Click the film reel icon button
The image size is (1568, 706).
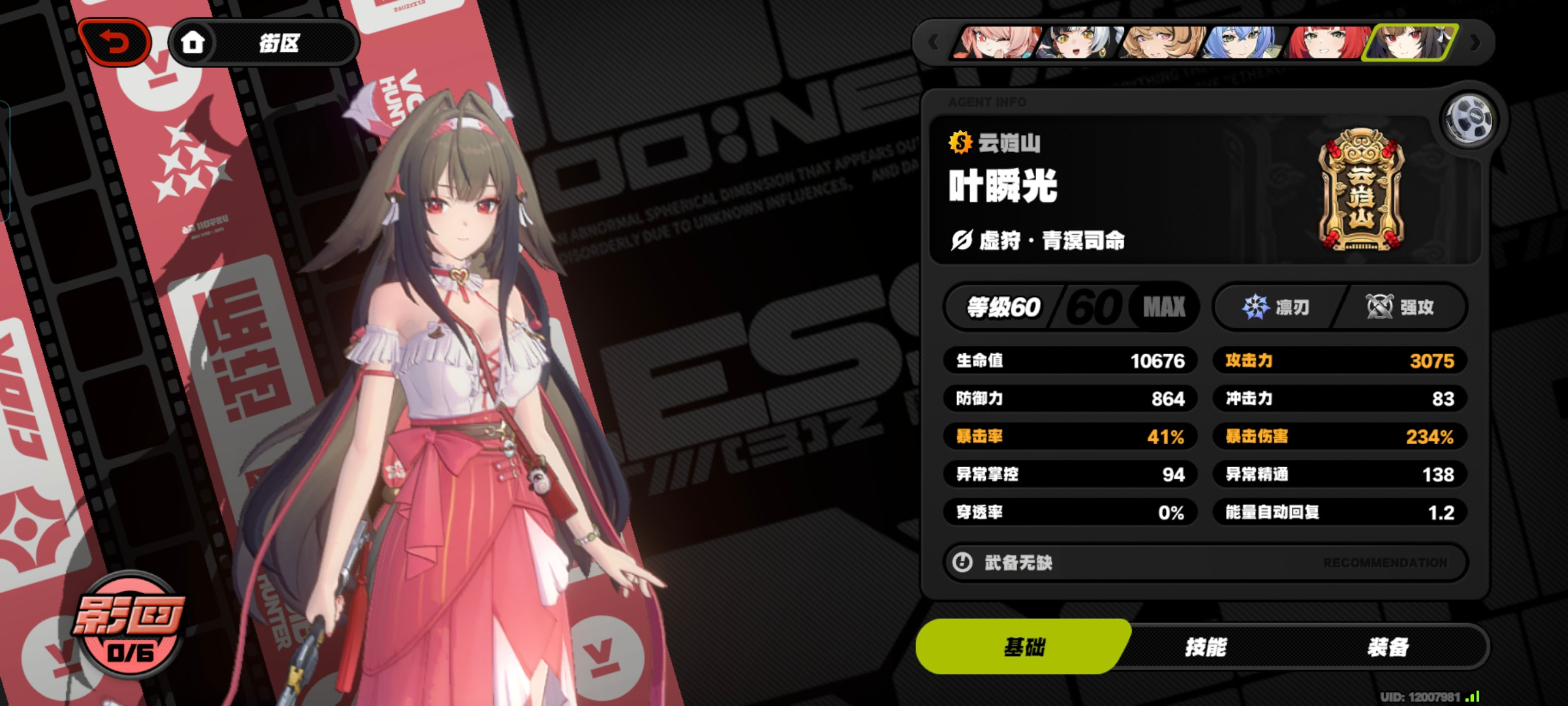pos(1468,119)
